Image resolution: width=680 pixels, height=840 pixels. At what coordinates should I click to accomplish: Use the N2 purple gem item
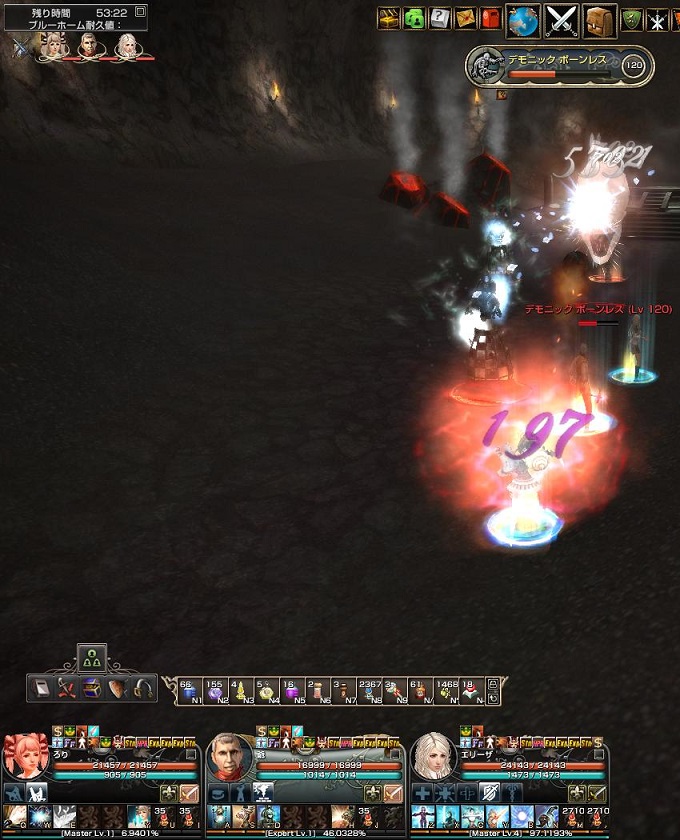(214, 689)
